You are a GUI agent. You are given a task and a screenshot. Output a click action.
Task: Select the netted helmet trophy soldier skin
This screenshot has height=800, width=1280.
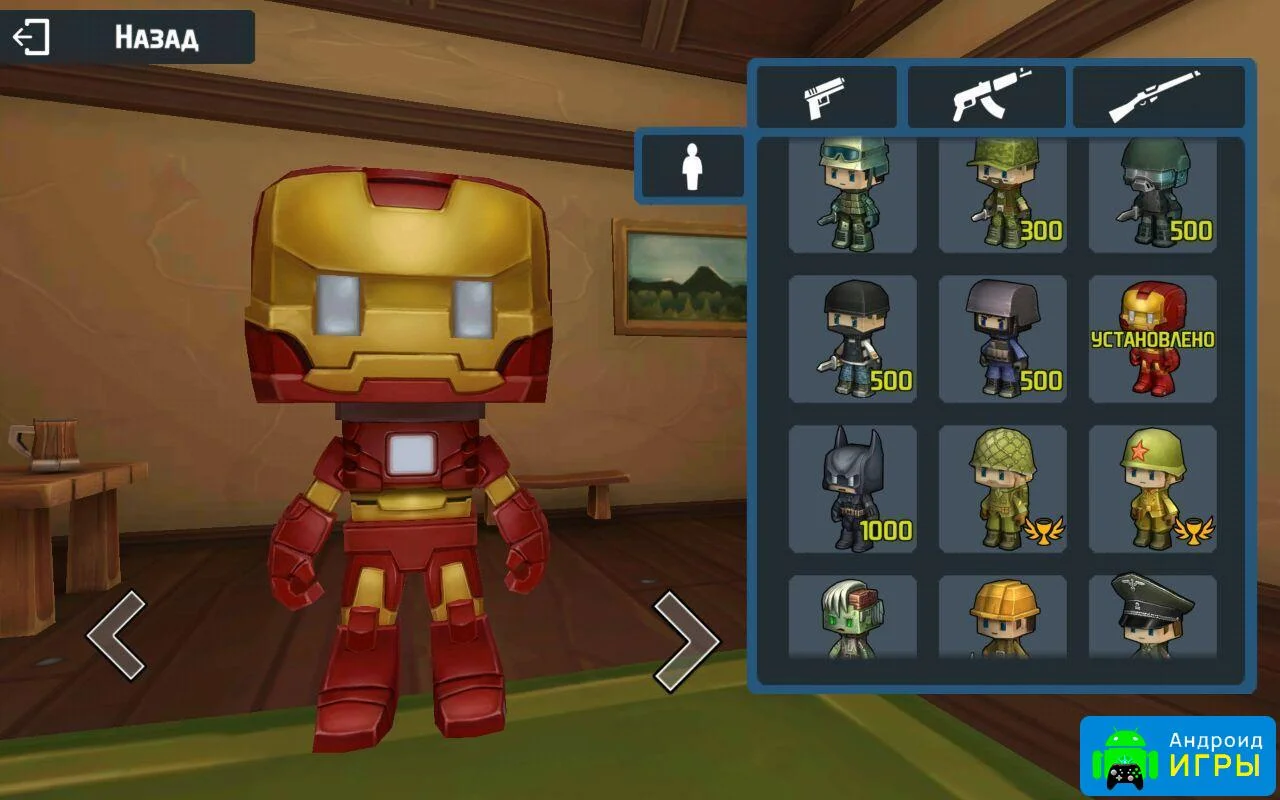1002,489
